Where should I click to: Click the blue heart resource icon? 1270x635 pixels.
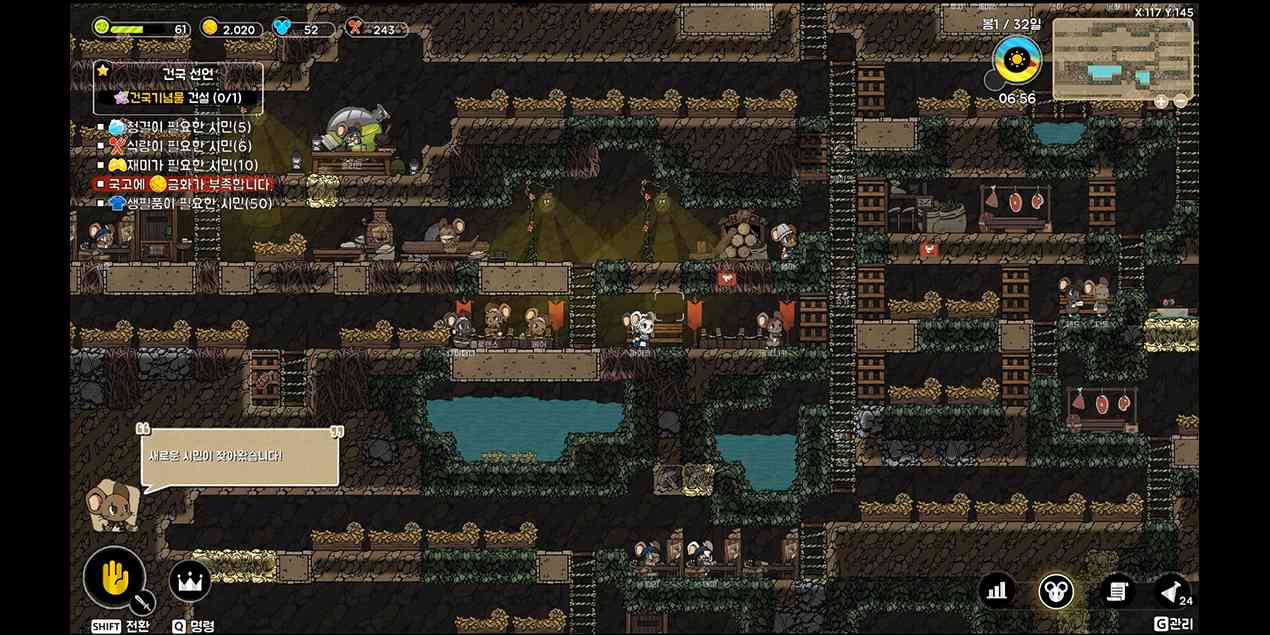pos(282,28)
